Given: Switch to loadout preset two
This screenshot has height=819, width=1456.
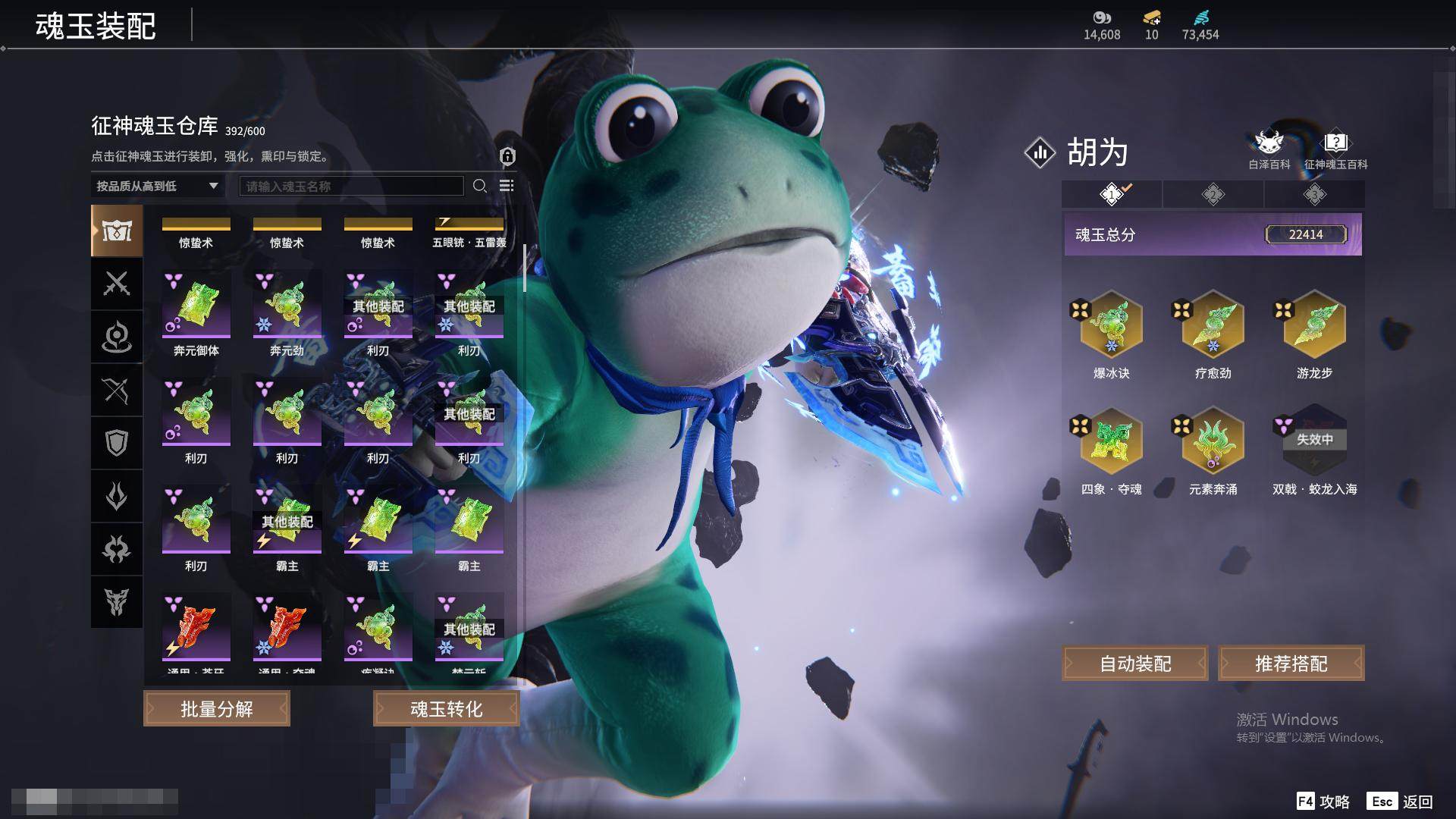Looking at the screenshot, I should (1213, 195).
